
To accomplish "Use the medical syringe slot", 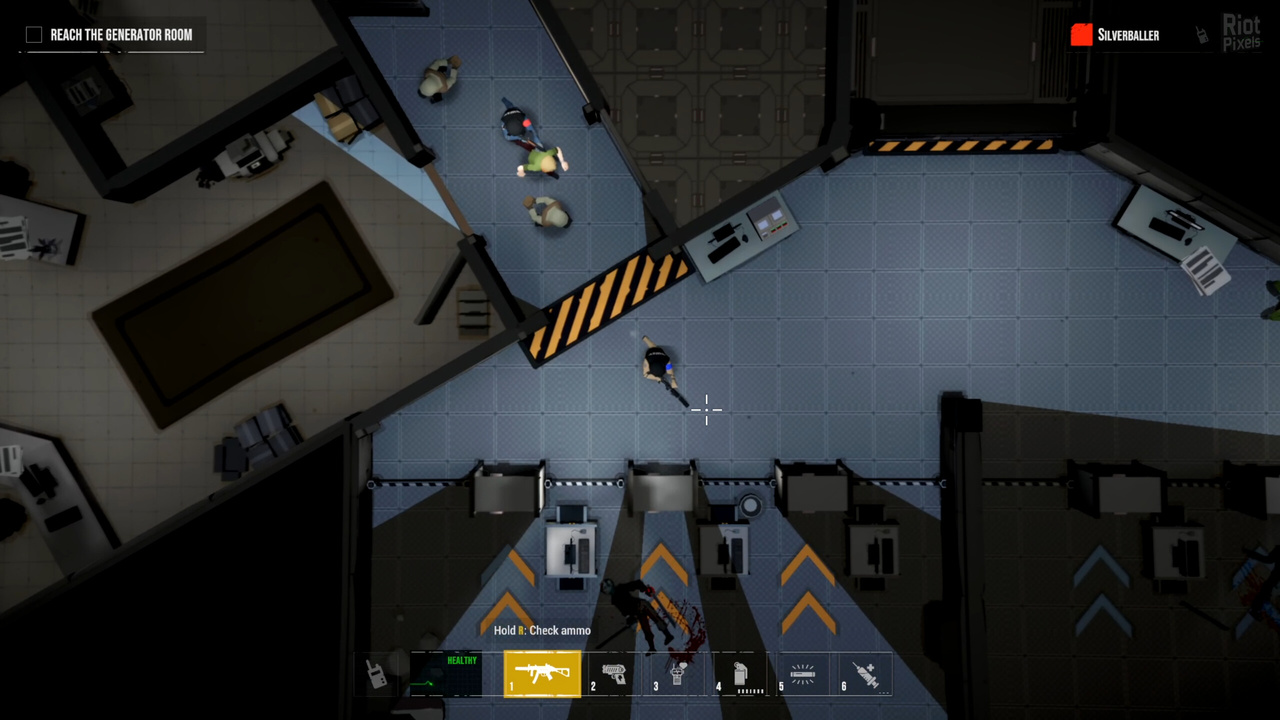I will pos(864,674).
